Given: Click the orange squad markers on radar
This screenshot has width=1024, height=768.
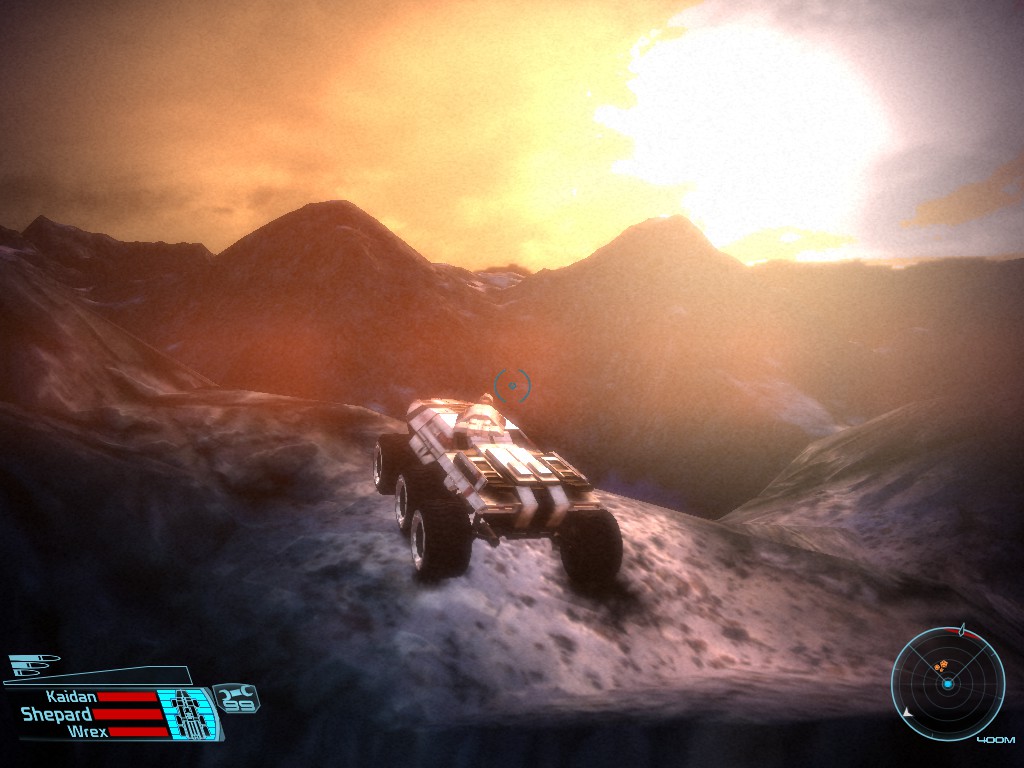Looking at the screenshot, I should [x=940, y=664].
